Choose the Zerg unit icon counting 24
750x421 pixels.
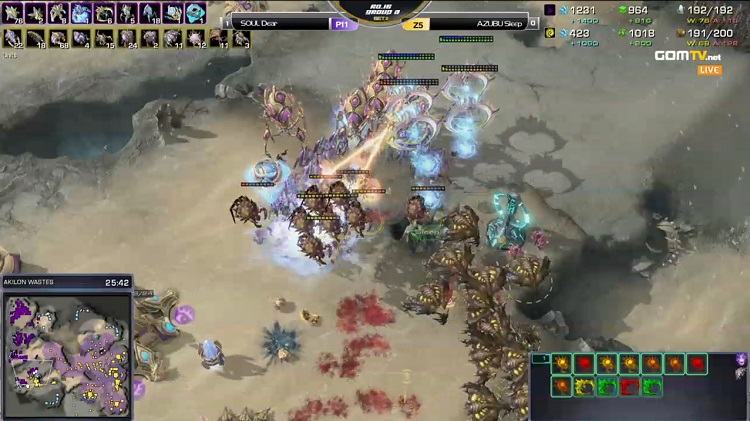click(x=127, y=39)
